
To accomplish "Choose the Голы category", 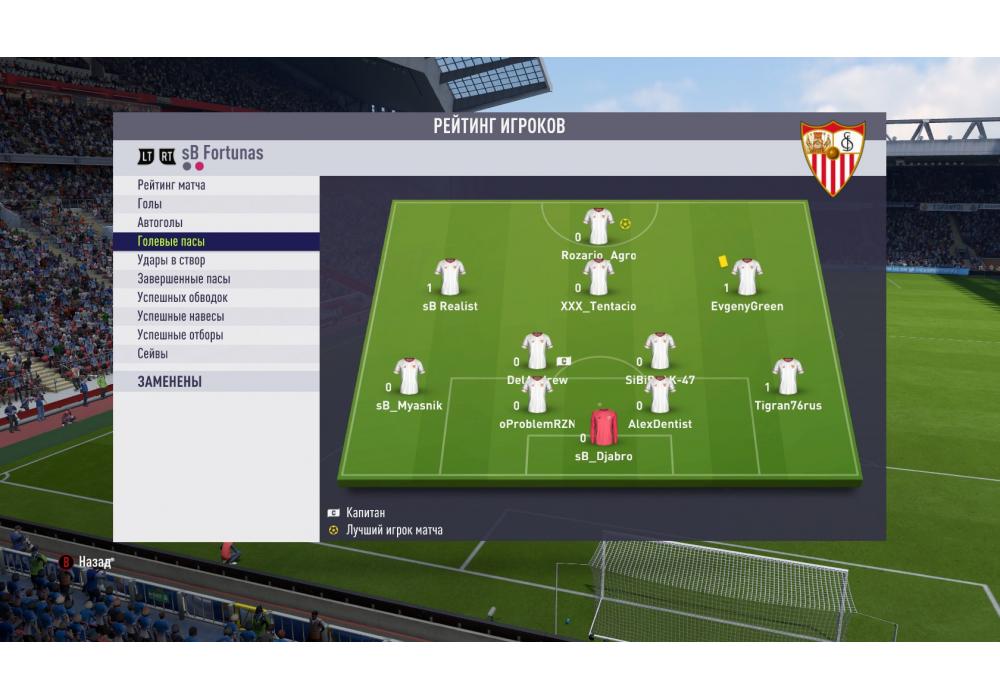I will tap(215, 204).
